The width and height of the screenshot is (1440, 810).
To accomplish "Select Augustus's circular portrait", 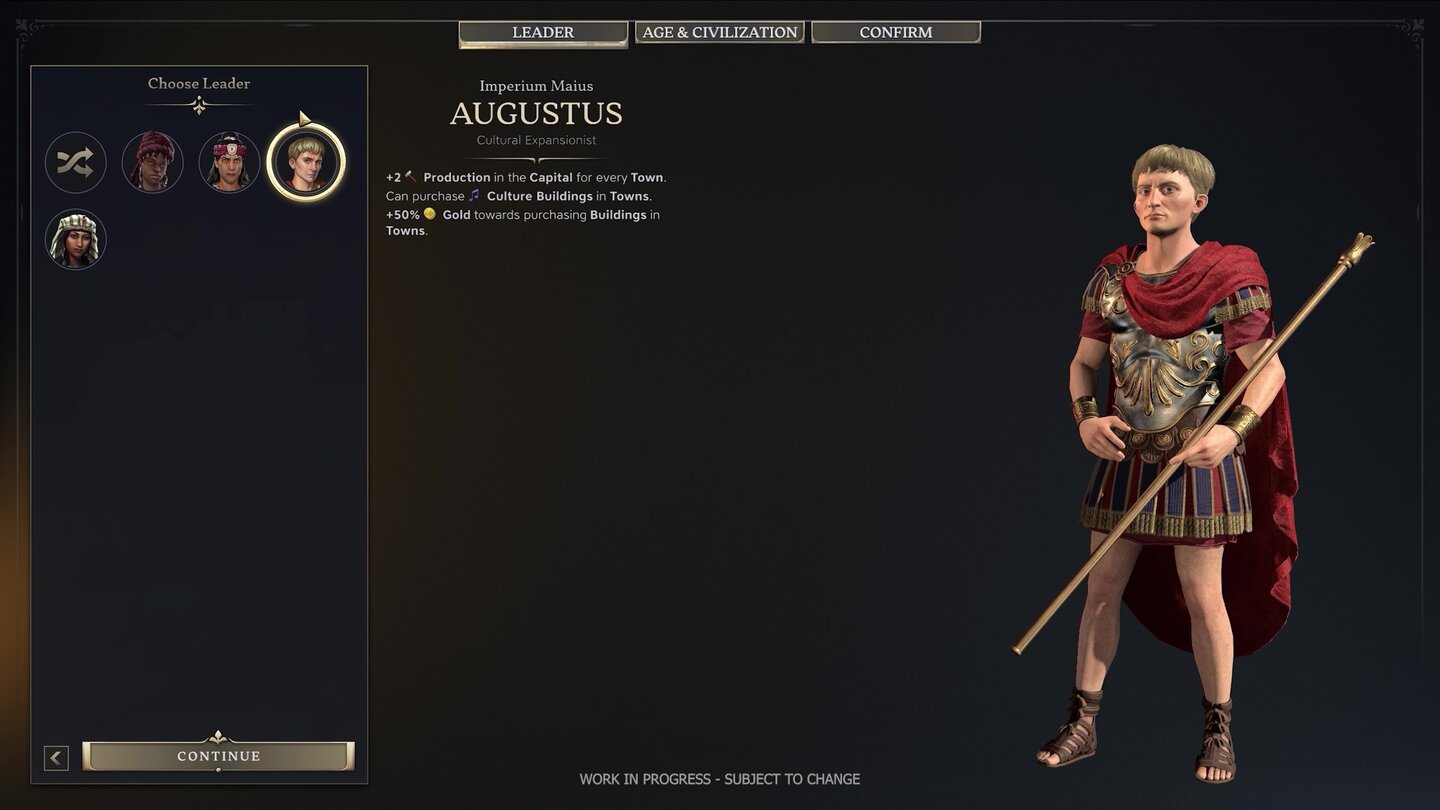I will pos(306,162).
